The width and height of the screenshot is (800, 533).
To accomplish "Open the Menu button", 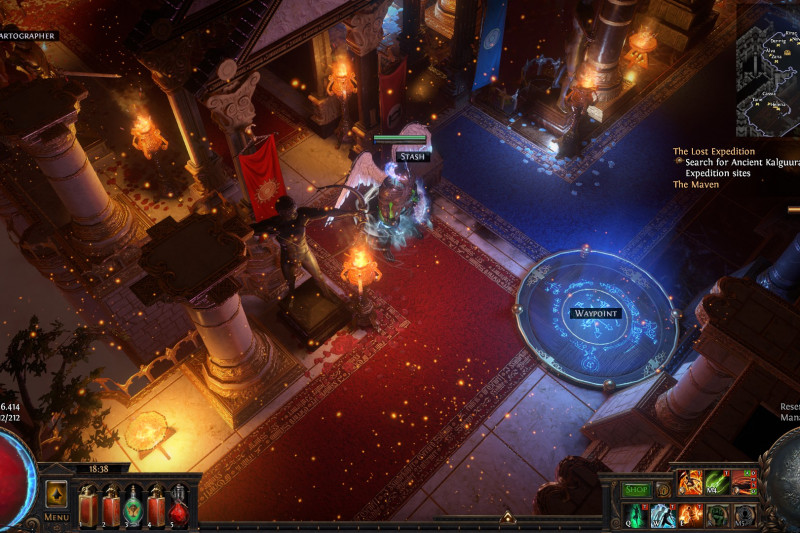I will point(56,517).
